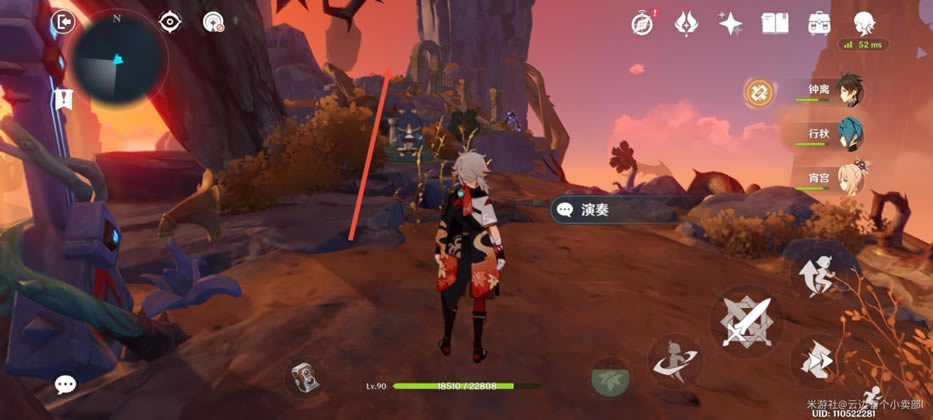933x420 pixels.
Task: Open the chat speech bubble
Action: click(x=66, y=384)
